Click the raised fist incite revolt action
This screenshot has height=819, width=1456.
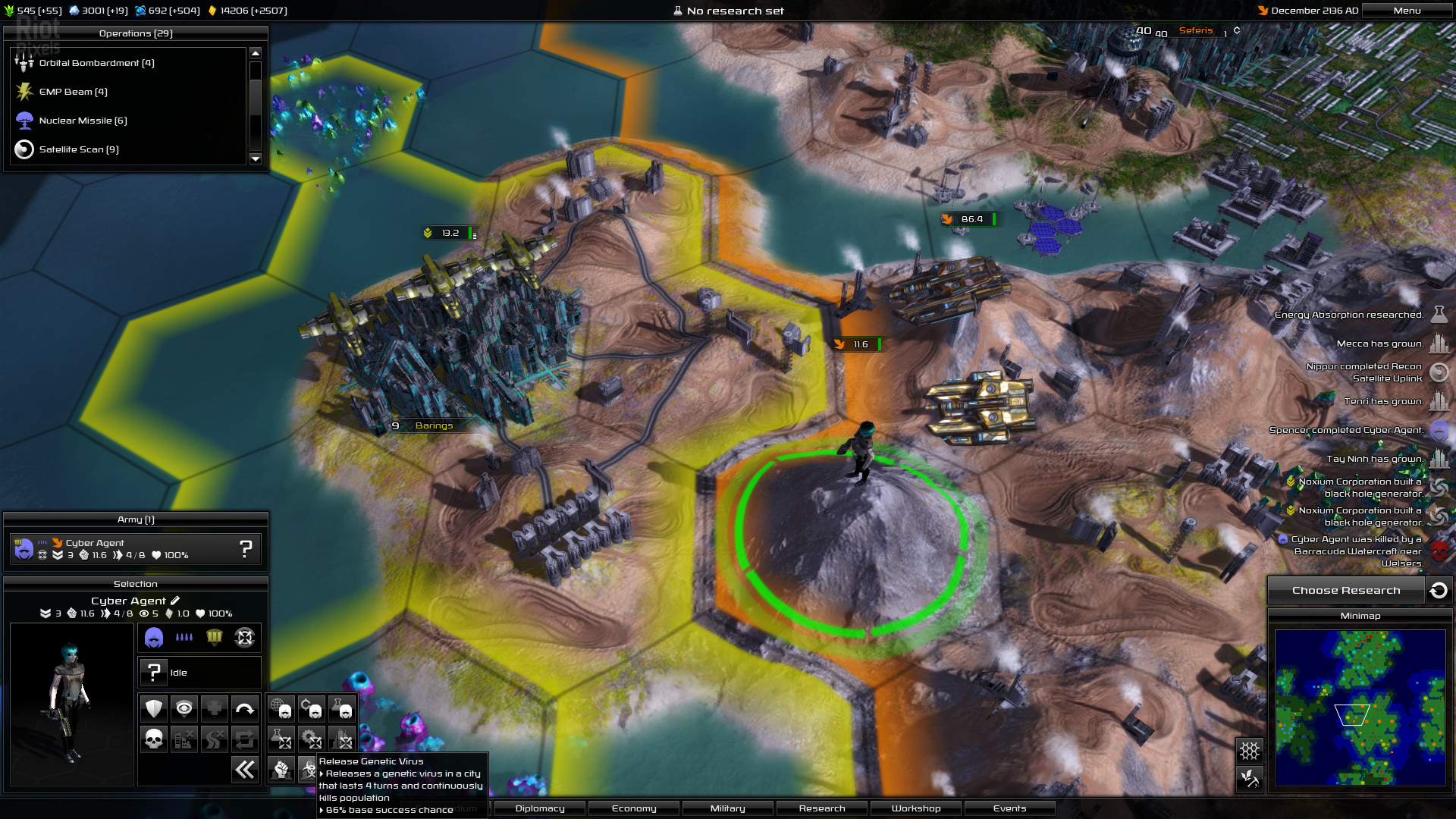pyautogui.click(x=281, y=770)
